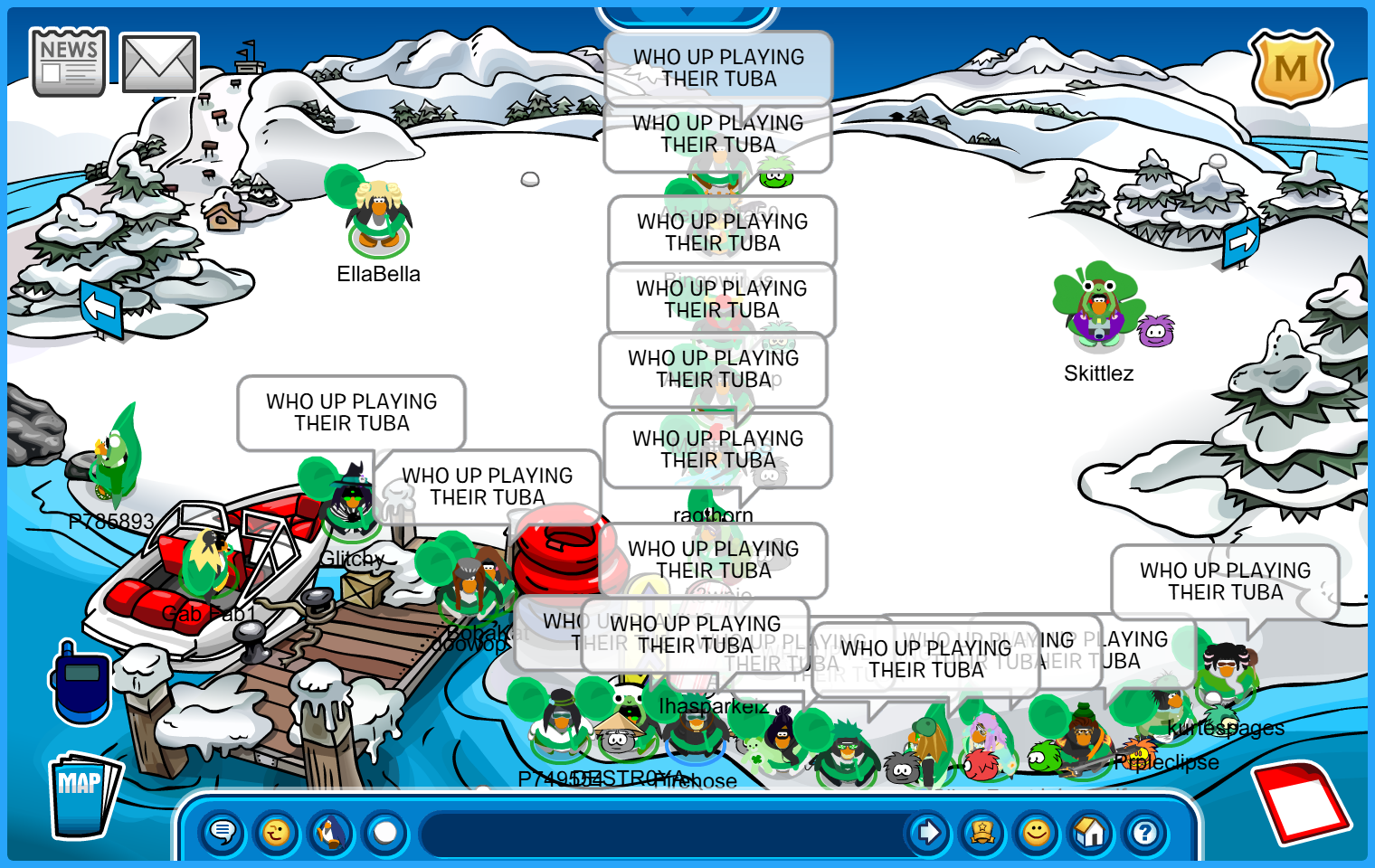This screenshot has width=1375, height=868.
Task: Focus the chat message text bar
Action: point(660,832)
